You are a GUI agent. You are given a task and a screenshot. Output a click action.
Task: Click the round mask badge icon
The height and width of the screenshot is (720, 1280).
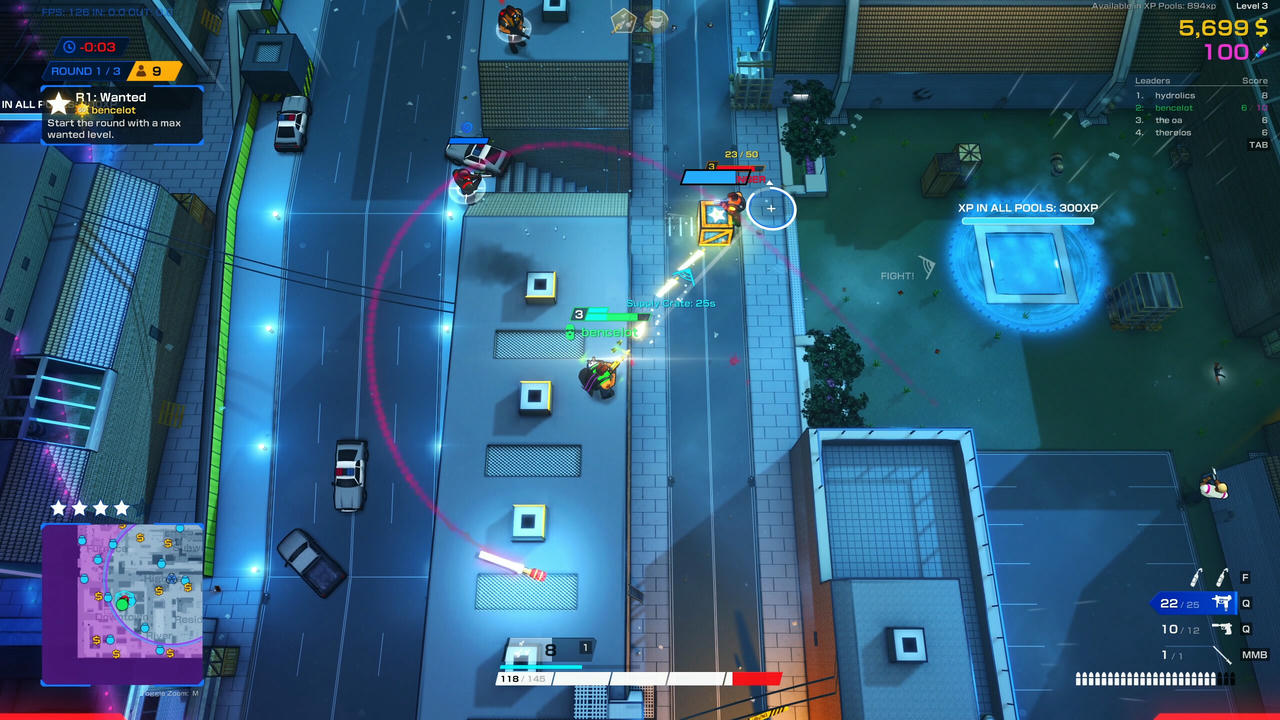tap(656, 20)
